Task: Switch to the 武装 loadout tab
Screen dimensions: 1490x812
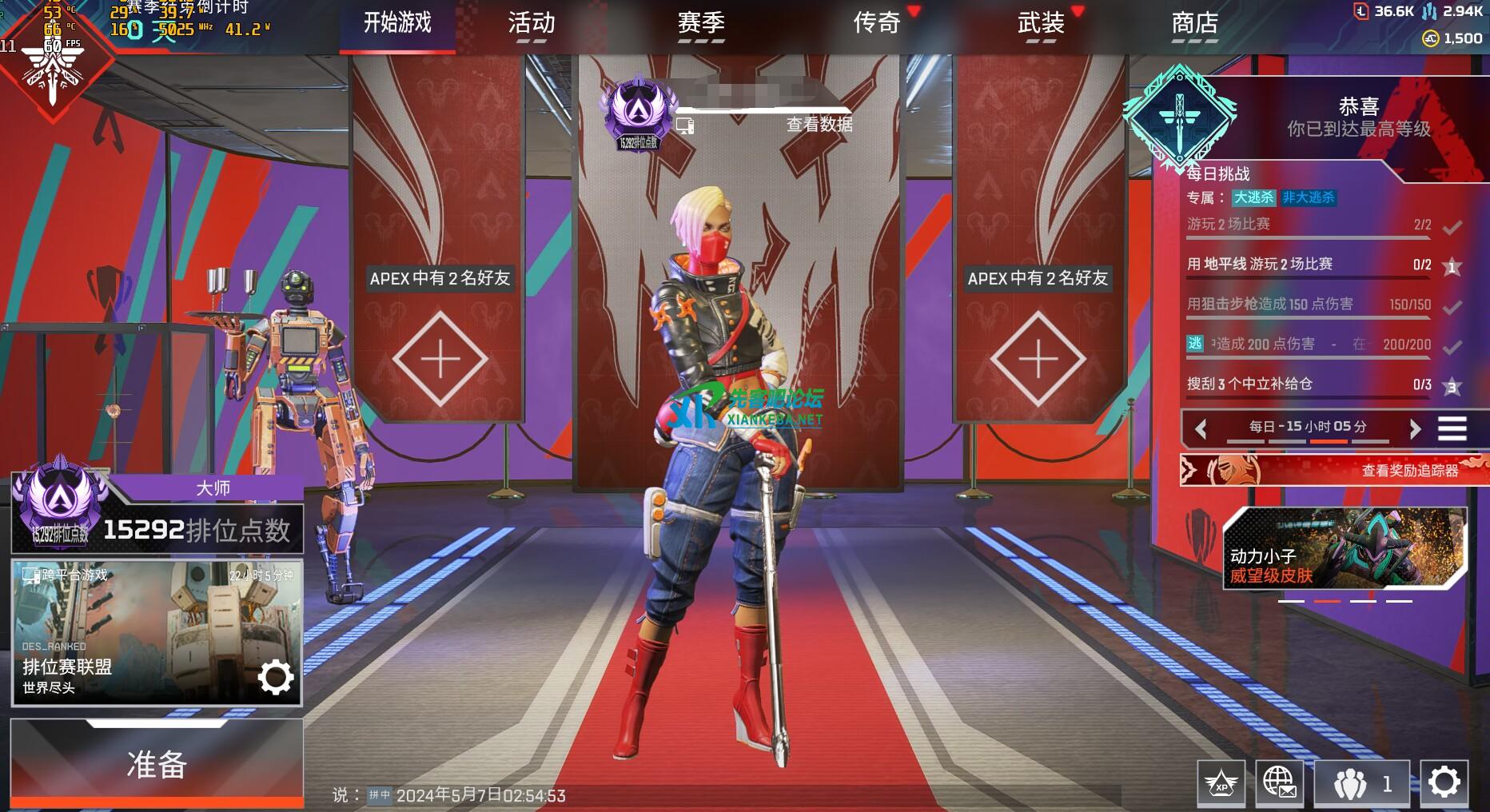Action: click(x=1041, y=23)
